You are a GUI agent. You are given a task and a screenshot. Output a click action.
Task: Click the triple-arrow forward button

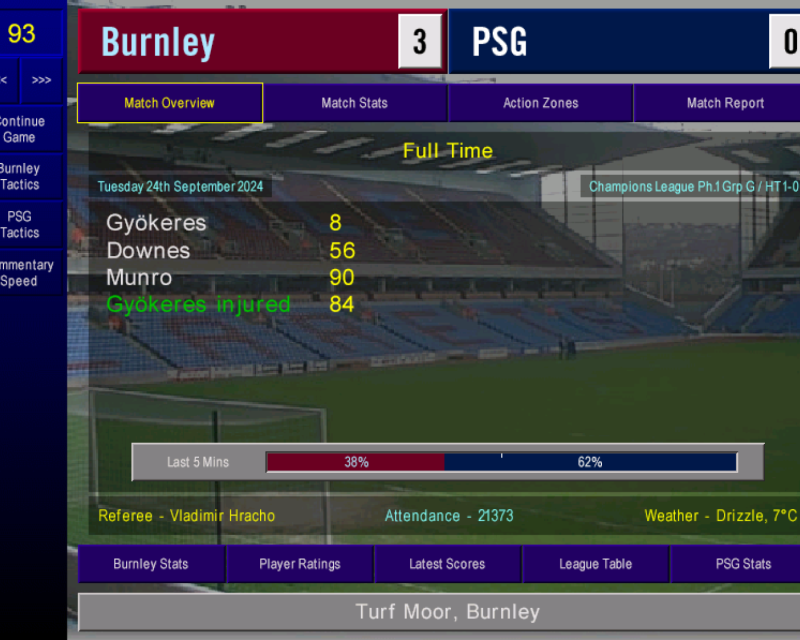(x=41, y=80)
